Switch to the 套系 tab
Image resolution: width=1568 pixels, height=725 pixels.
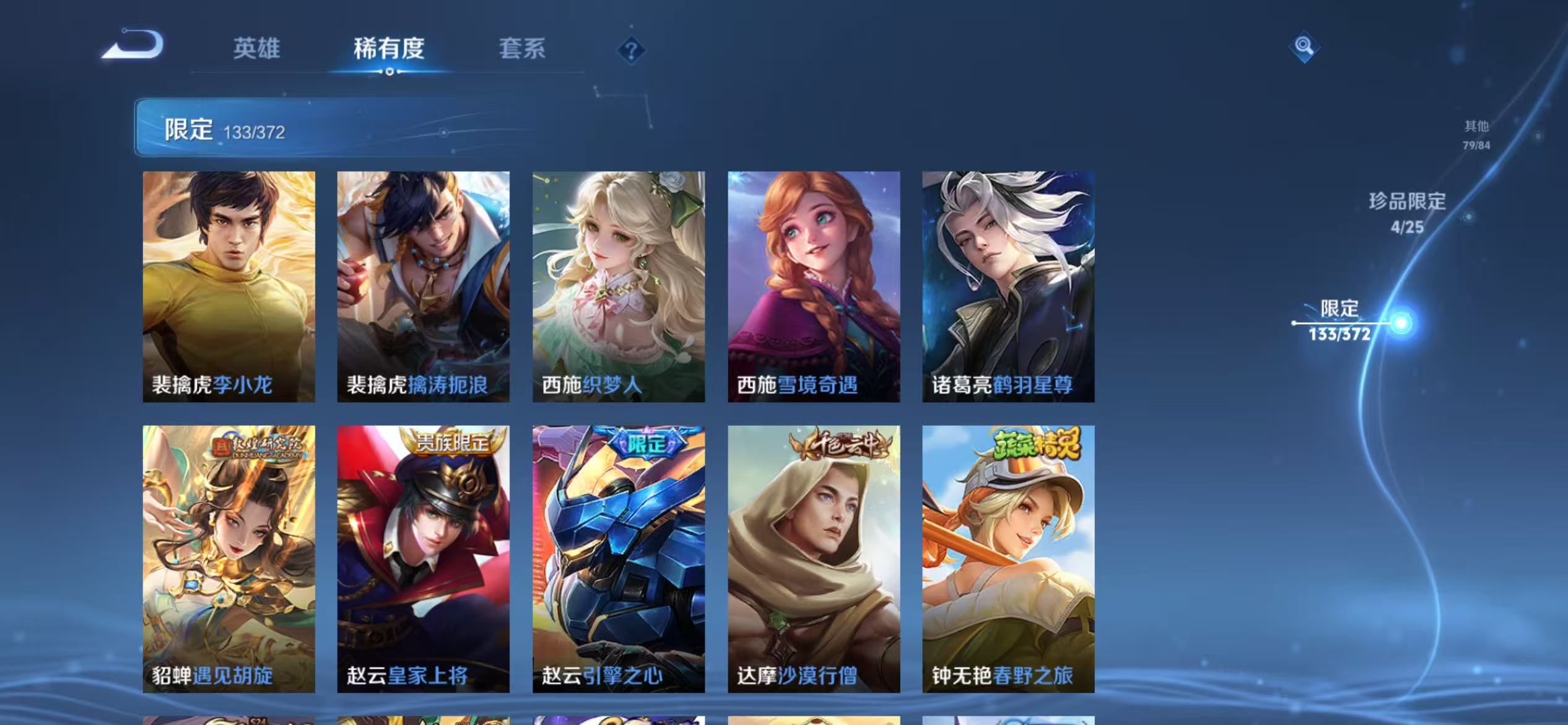pos(522,50)
